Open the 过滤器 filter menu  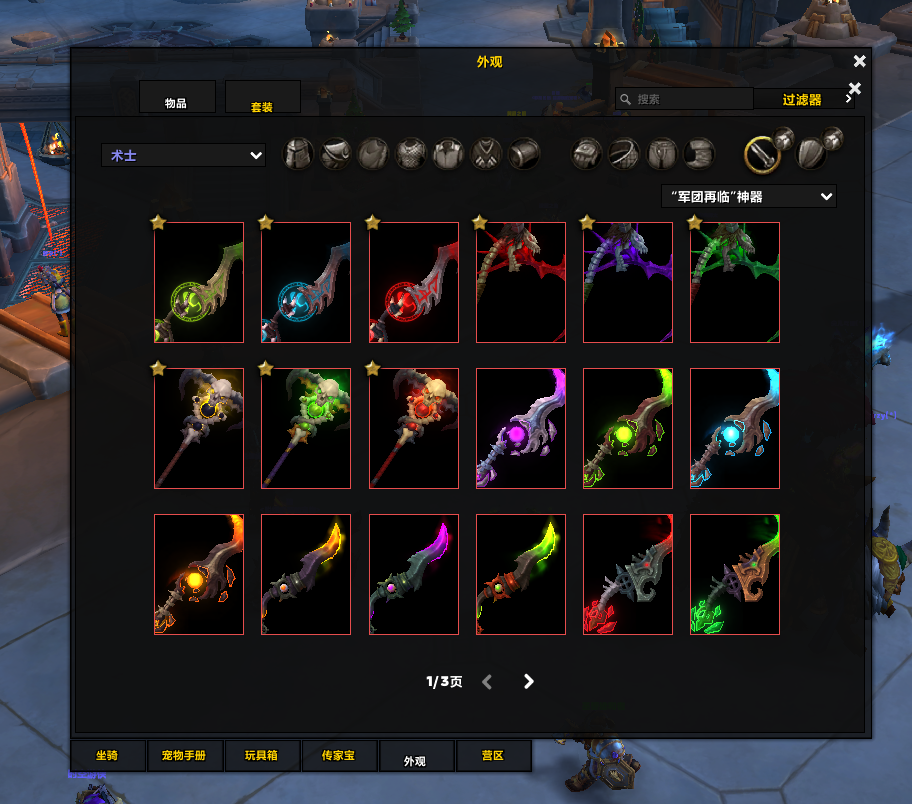803,99
